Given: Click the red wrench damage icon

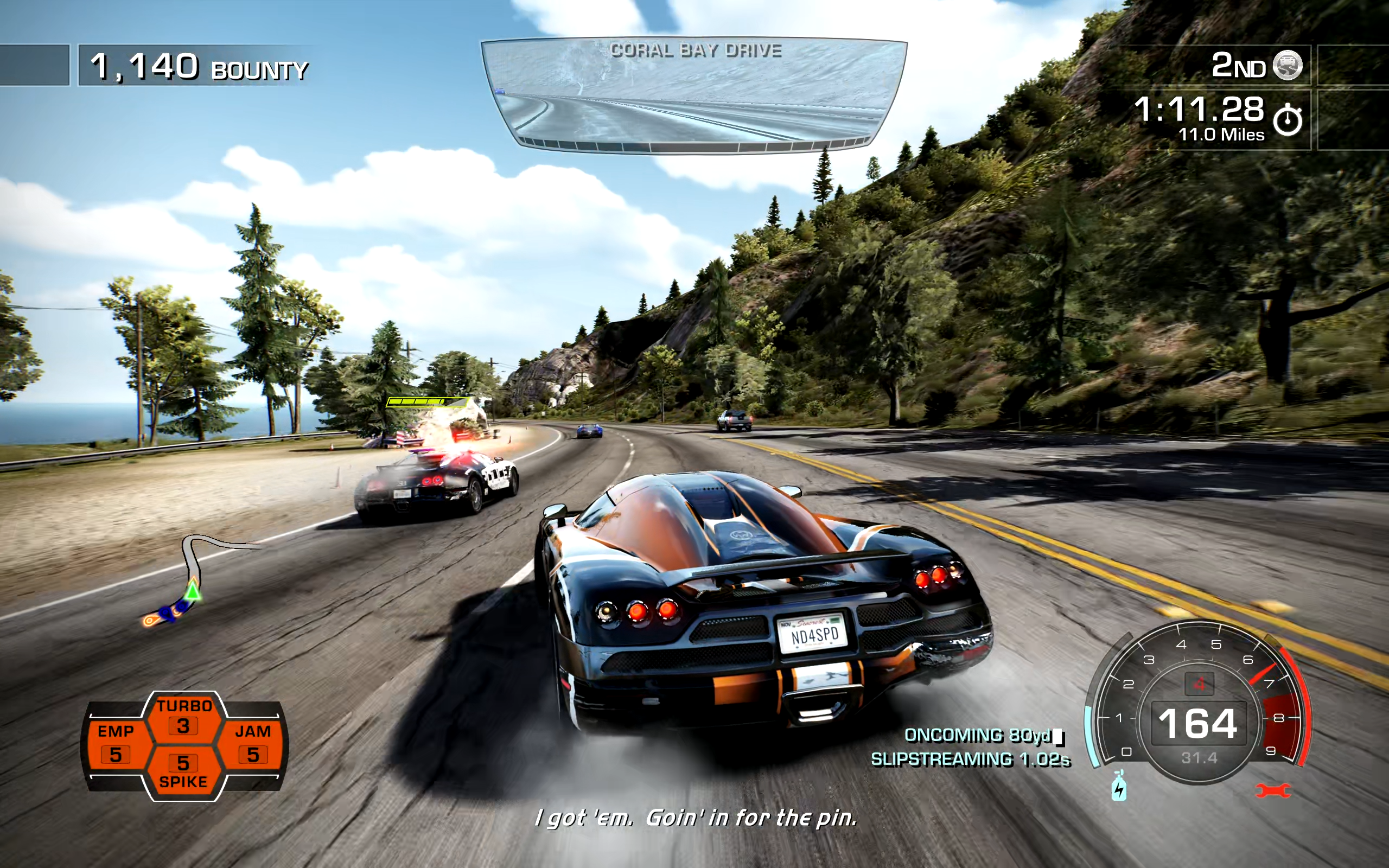Looking at the screenshot, I should tap(1272, 791).
